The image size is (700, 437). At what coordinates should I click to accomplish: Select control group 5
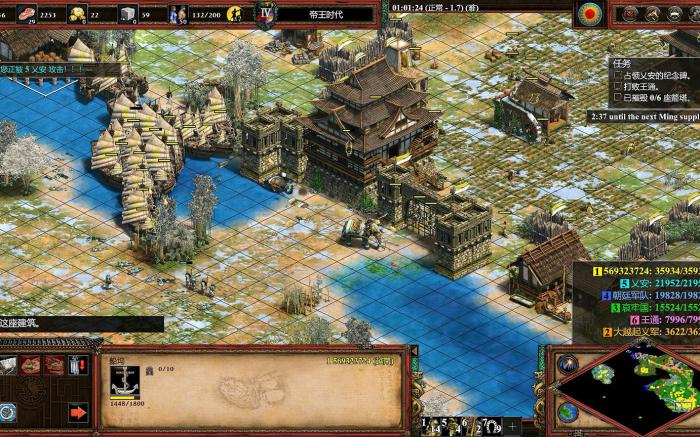pos(448,427)
